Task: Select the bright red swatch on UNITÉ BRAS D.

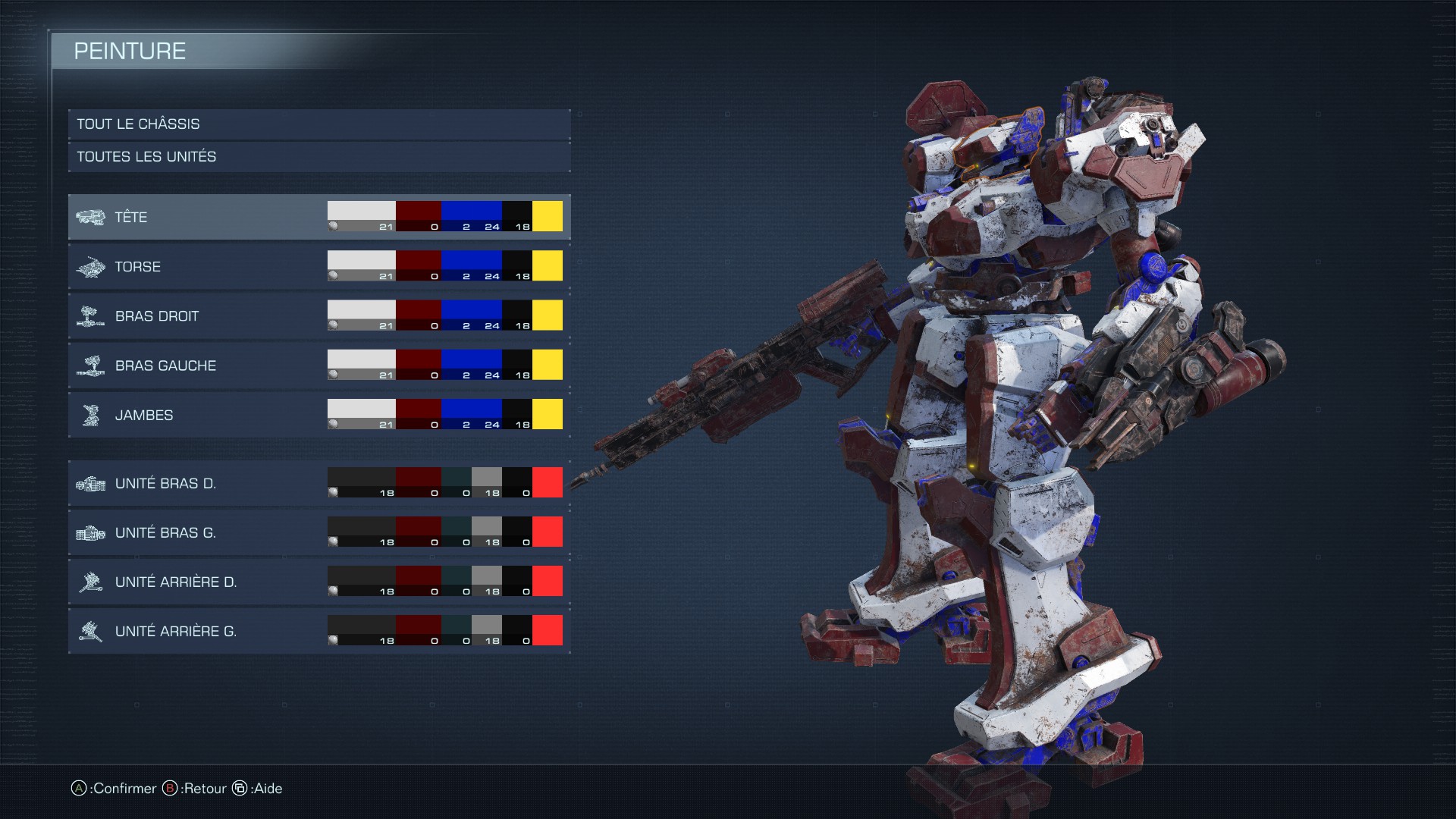Action: tap(548, 482)
